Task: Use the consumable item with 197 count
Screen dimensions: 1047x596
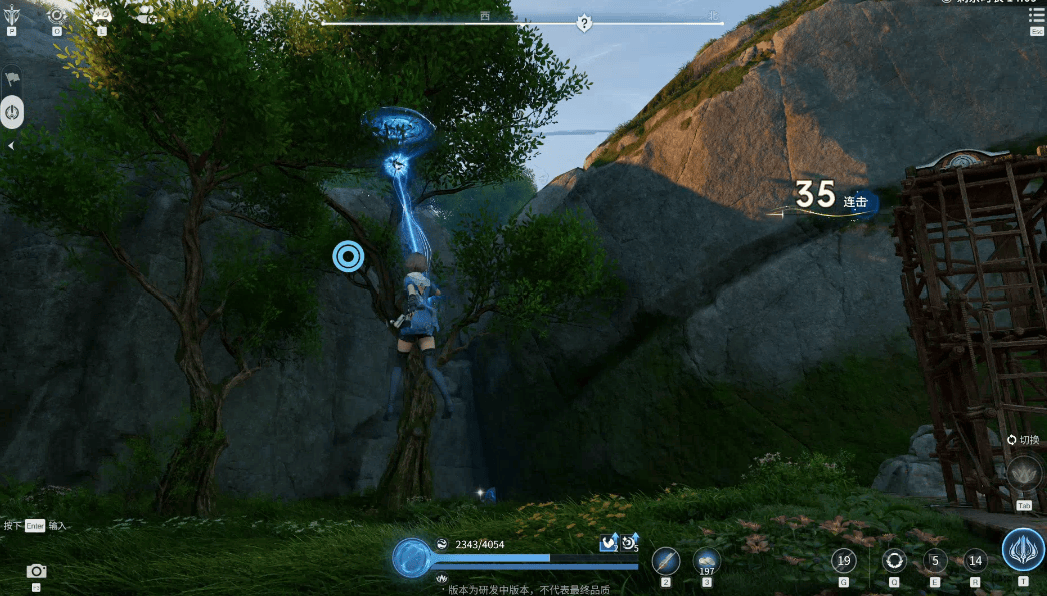Action: click(x=706, y=561)
